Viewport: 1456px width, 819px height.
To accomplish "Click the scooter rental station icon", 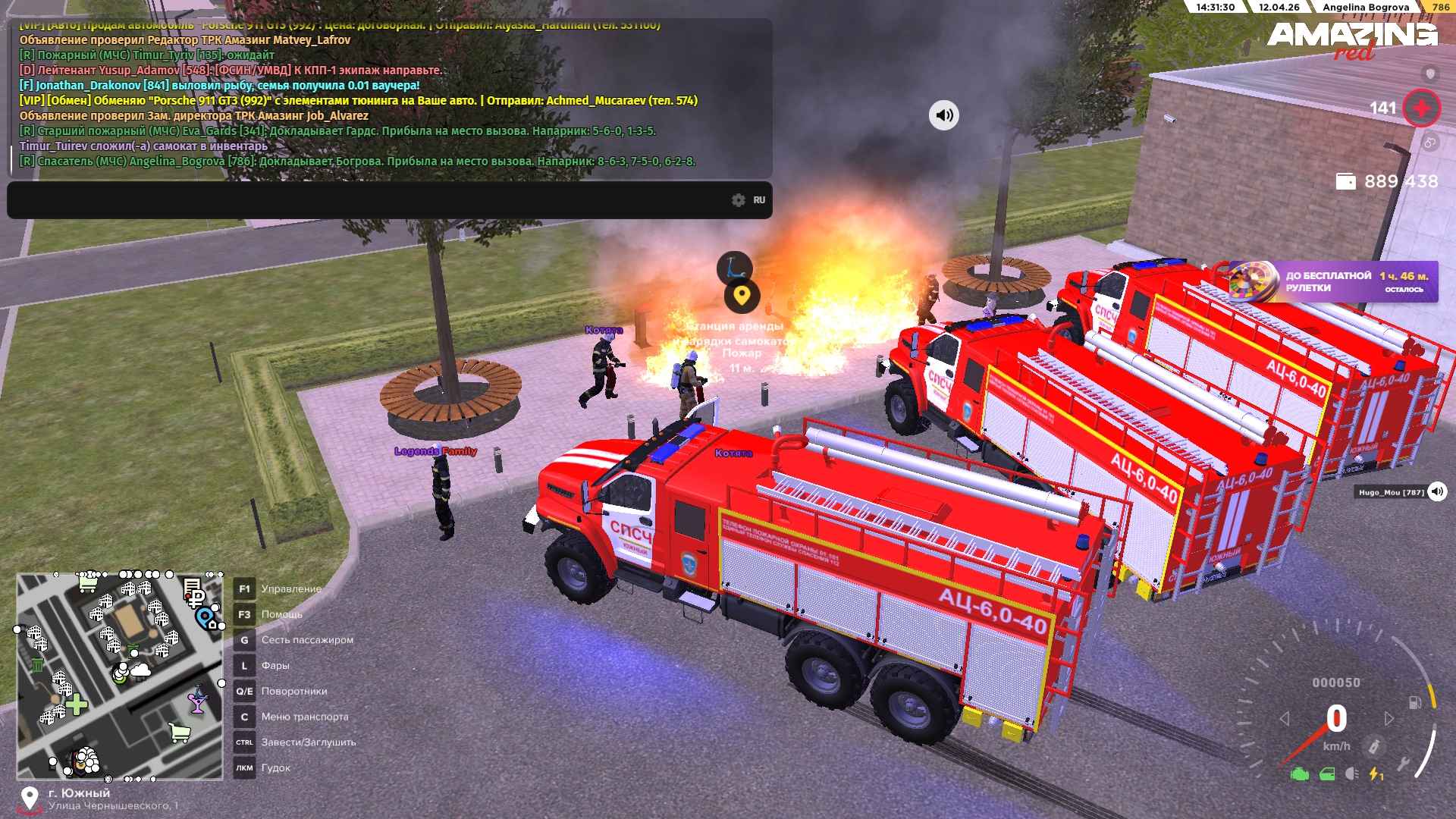I will pos(733,267).
